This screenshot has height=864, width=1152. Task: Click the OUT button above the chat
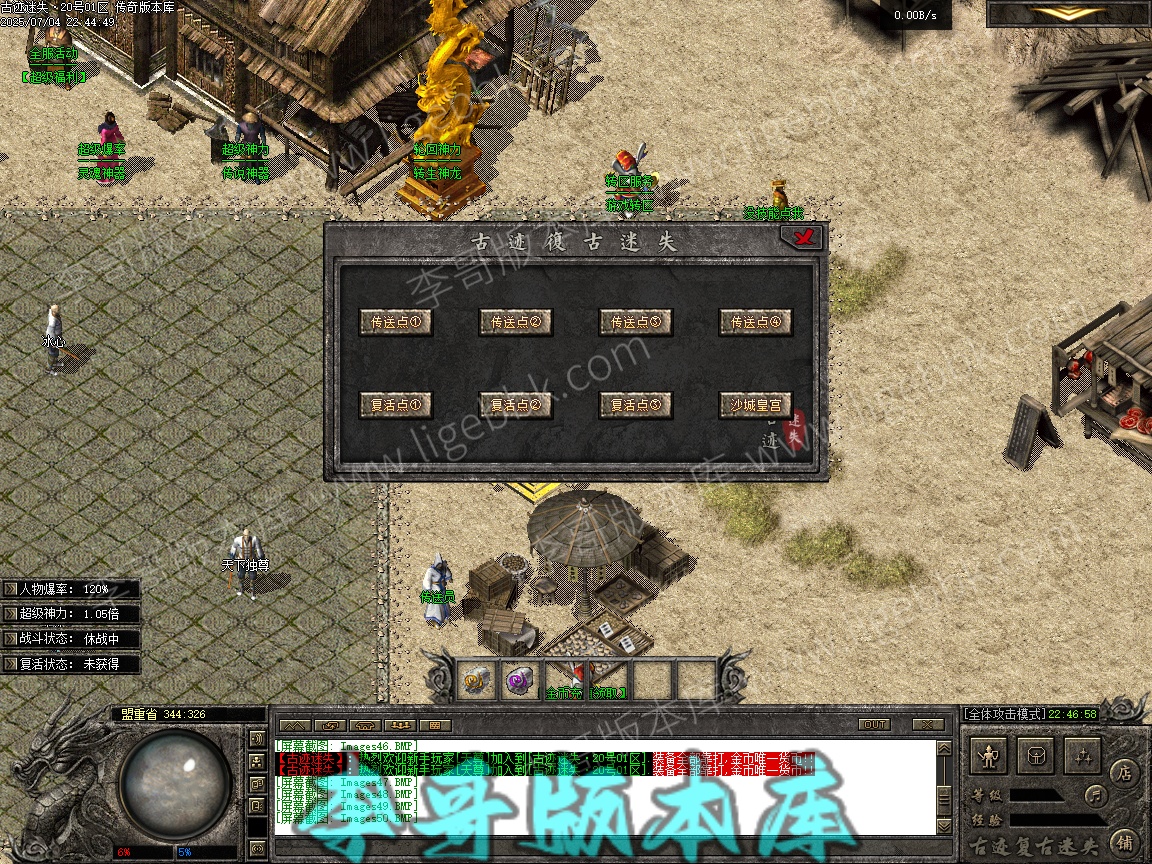(874, 724)
